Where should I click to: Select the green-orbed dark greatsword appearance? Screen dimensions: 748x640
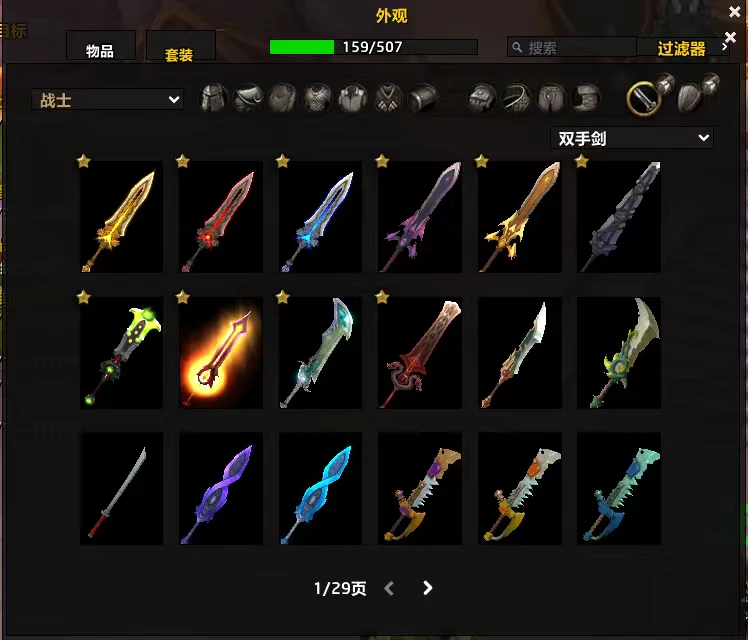coord(121,352)
